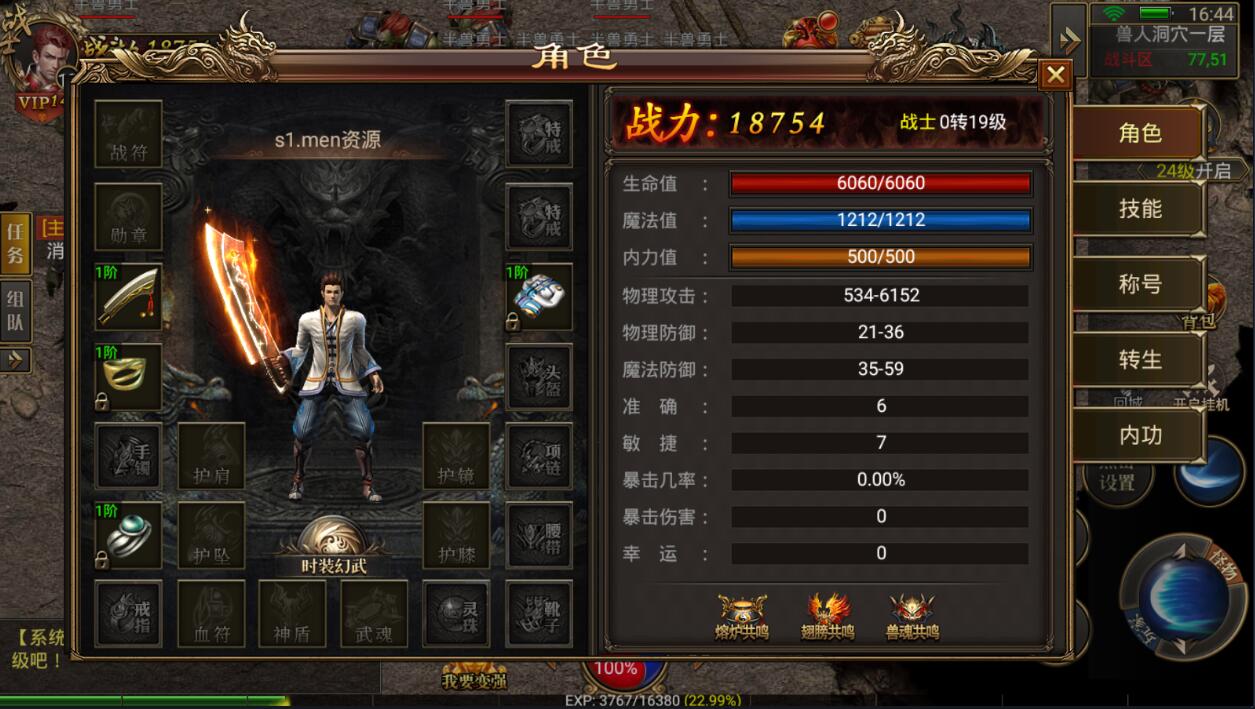This screenshot has height=709, width=1255.
Task: Select the empty 灵珠 slot
Action: (456, 614)
